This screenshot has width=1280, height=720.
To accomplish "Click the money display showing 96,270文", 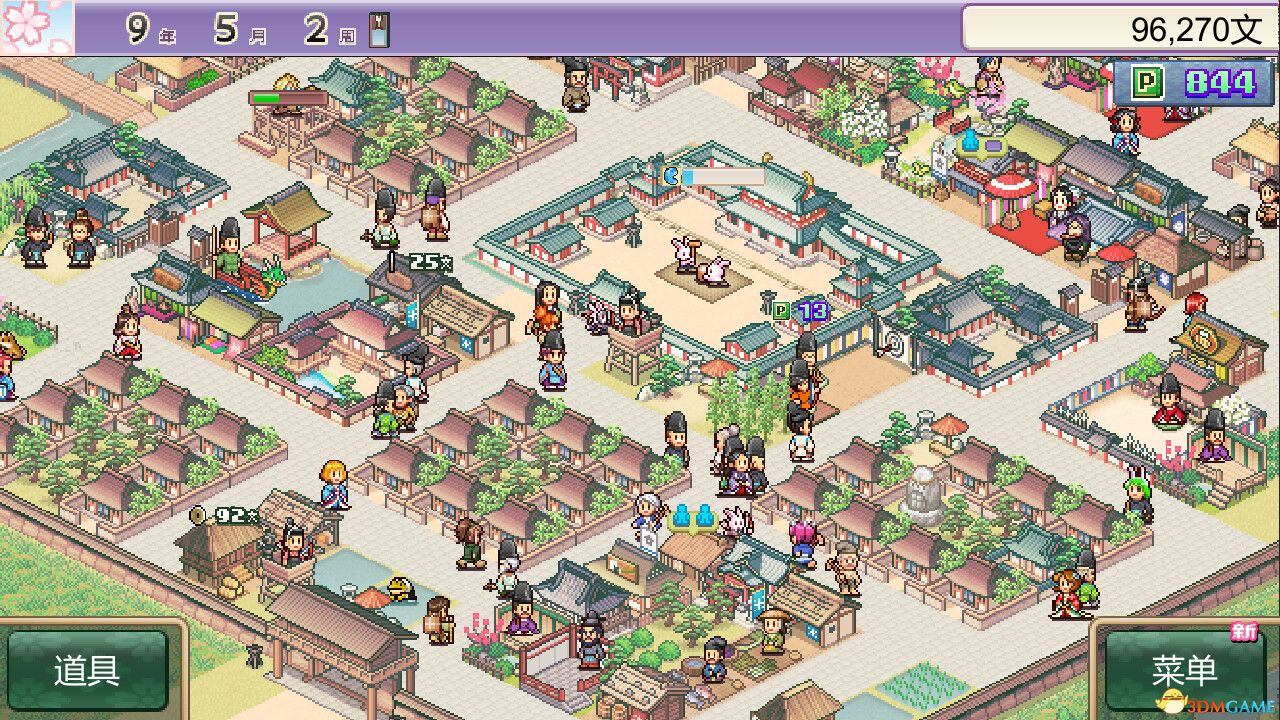I will click(1190, 28).
